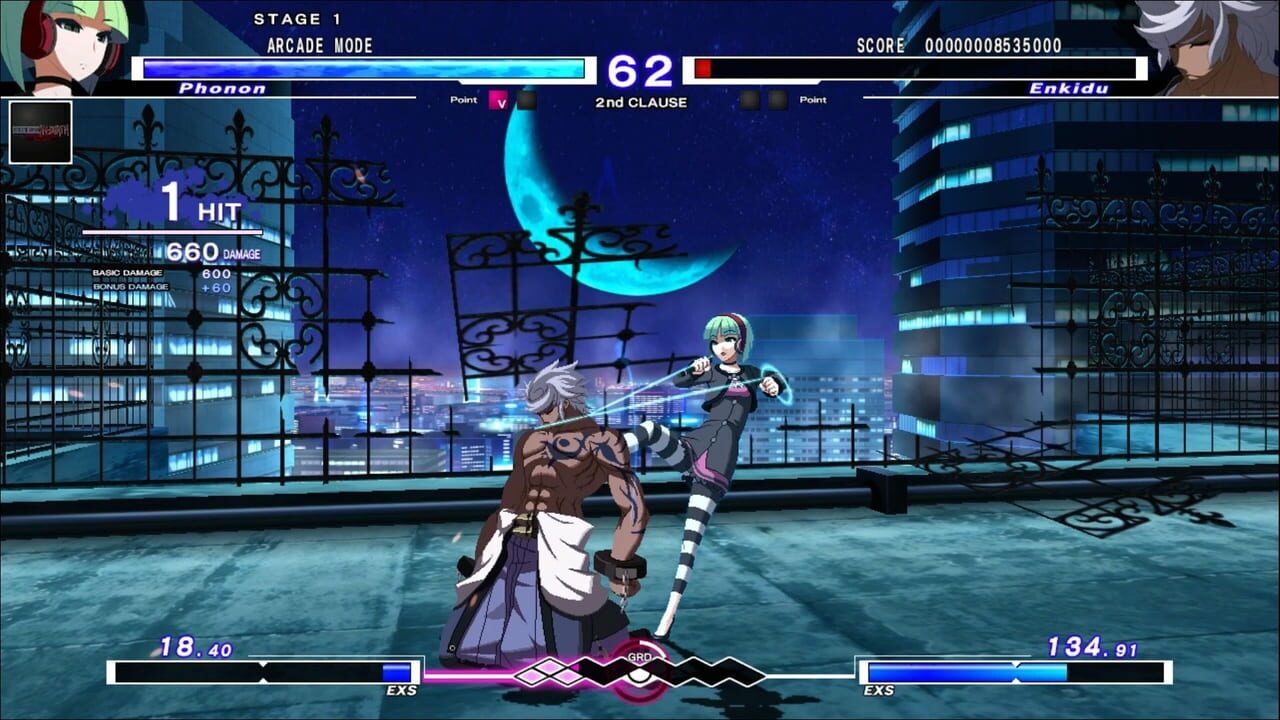Select the ARCADE MODE label
Viewport: 1280px width, 720px height.
[319, 46]
